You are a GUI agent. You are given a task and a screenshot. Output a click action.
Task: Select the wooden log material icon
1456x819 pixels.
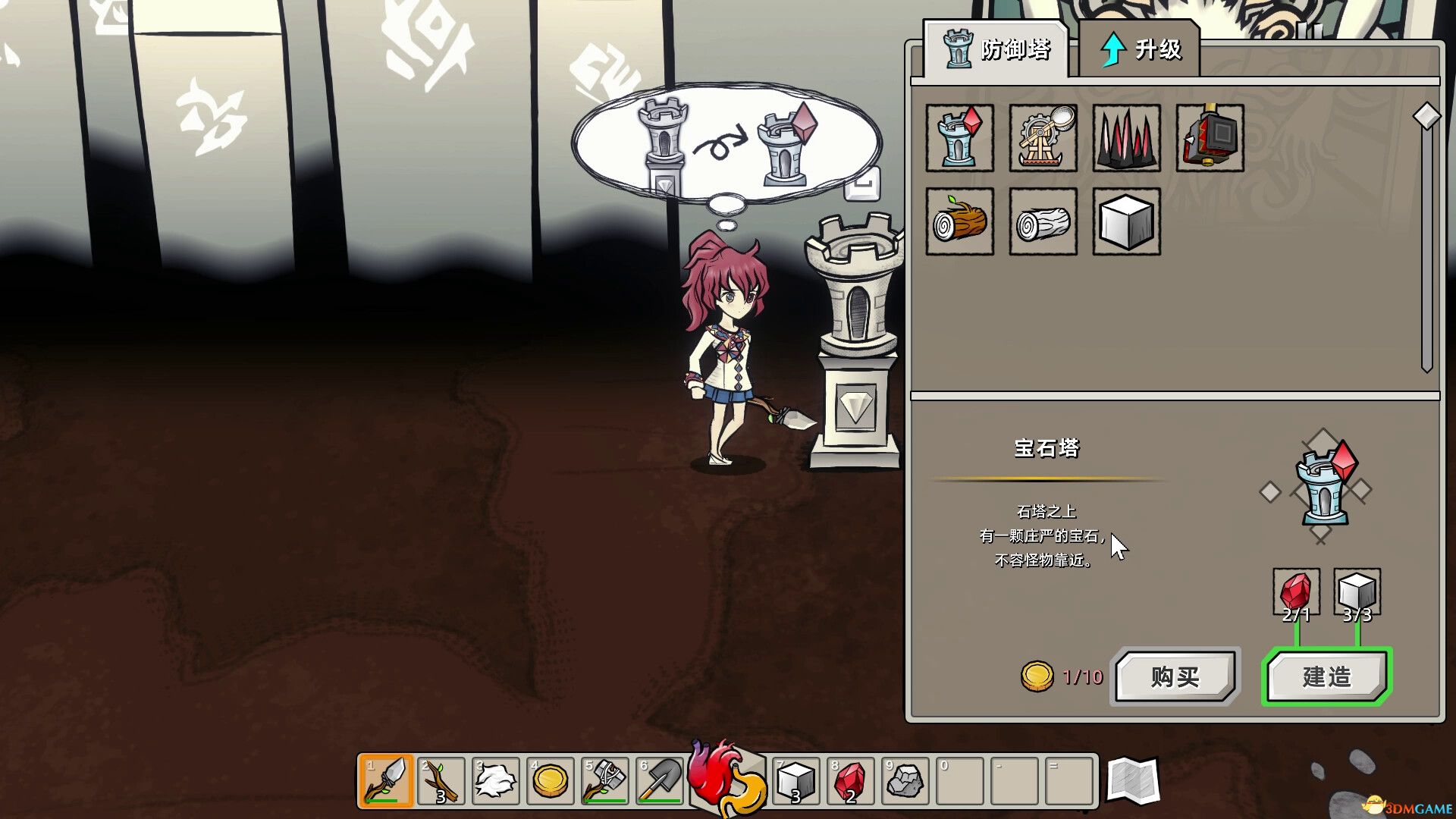click(x=959, y=222)
